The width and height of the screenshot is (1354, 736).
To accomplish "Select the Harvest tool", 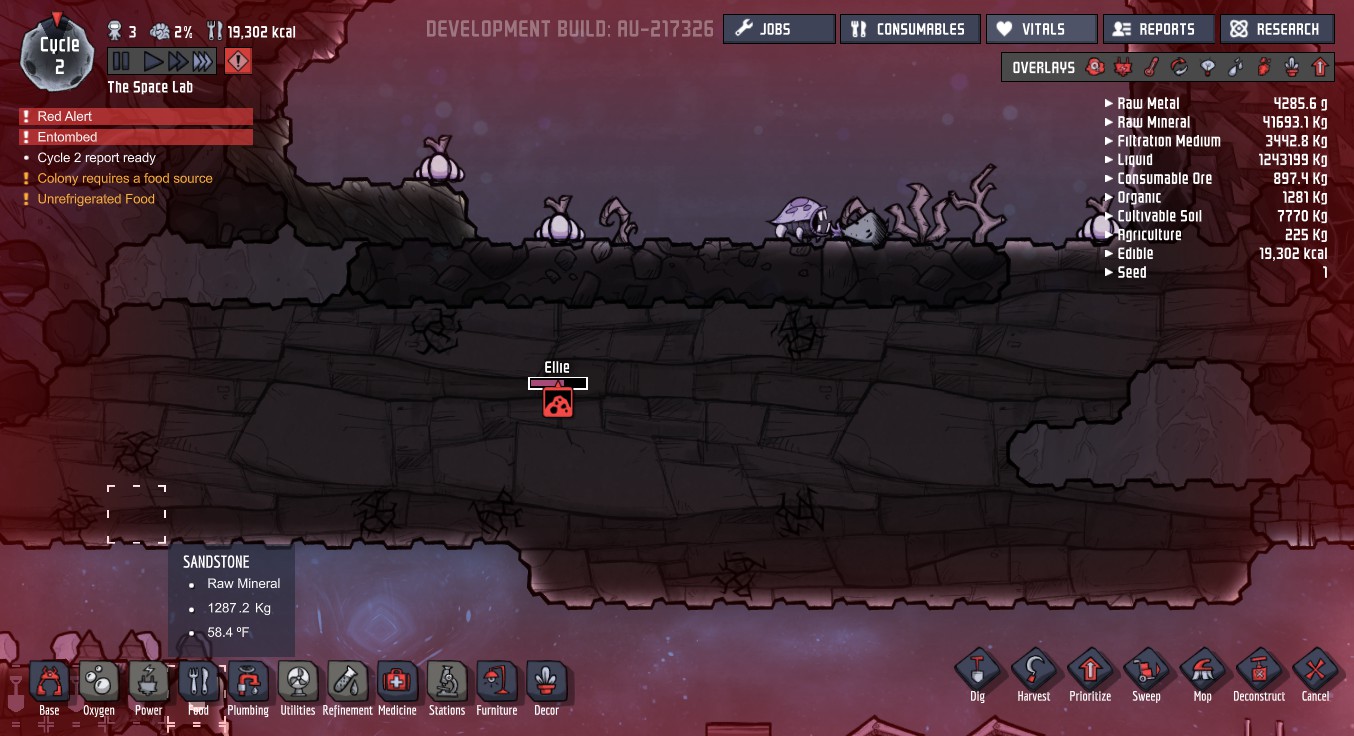I will point(1034,672).
